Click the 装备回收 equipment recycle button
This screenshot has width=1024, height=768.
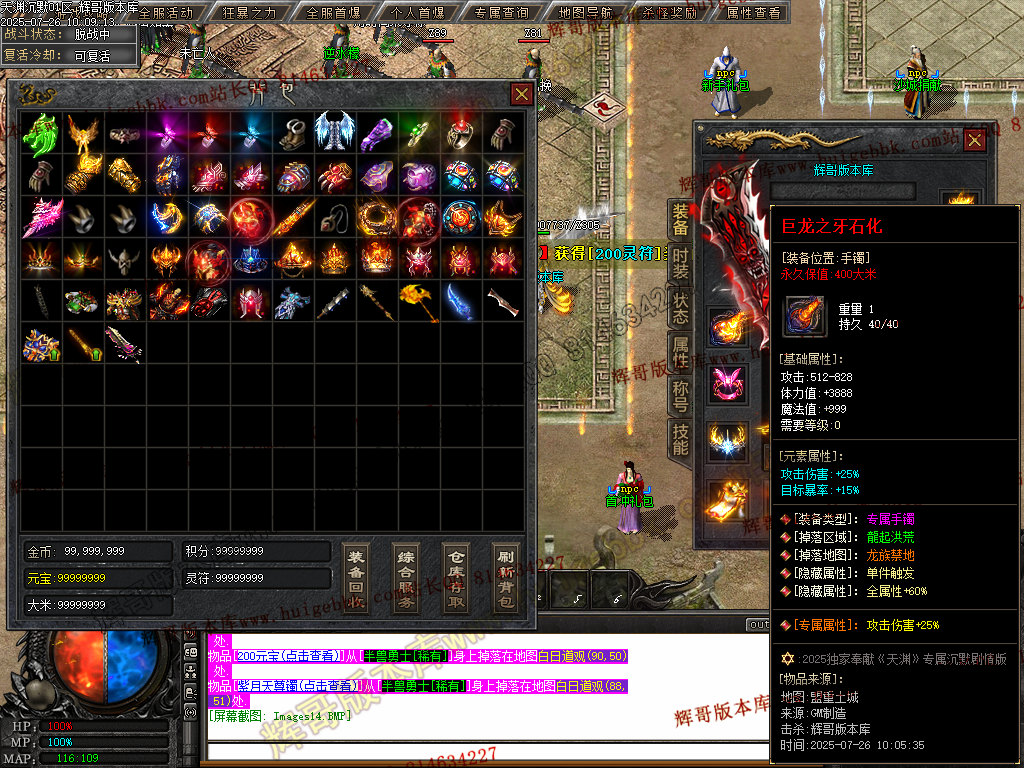pyautogui.click(x=356, y=579)
